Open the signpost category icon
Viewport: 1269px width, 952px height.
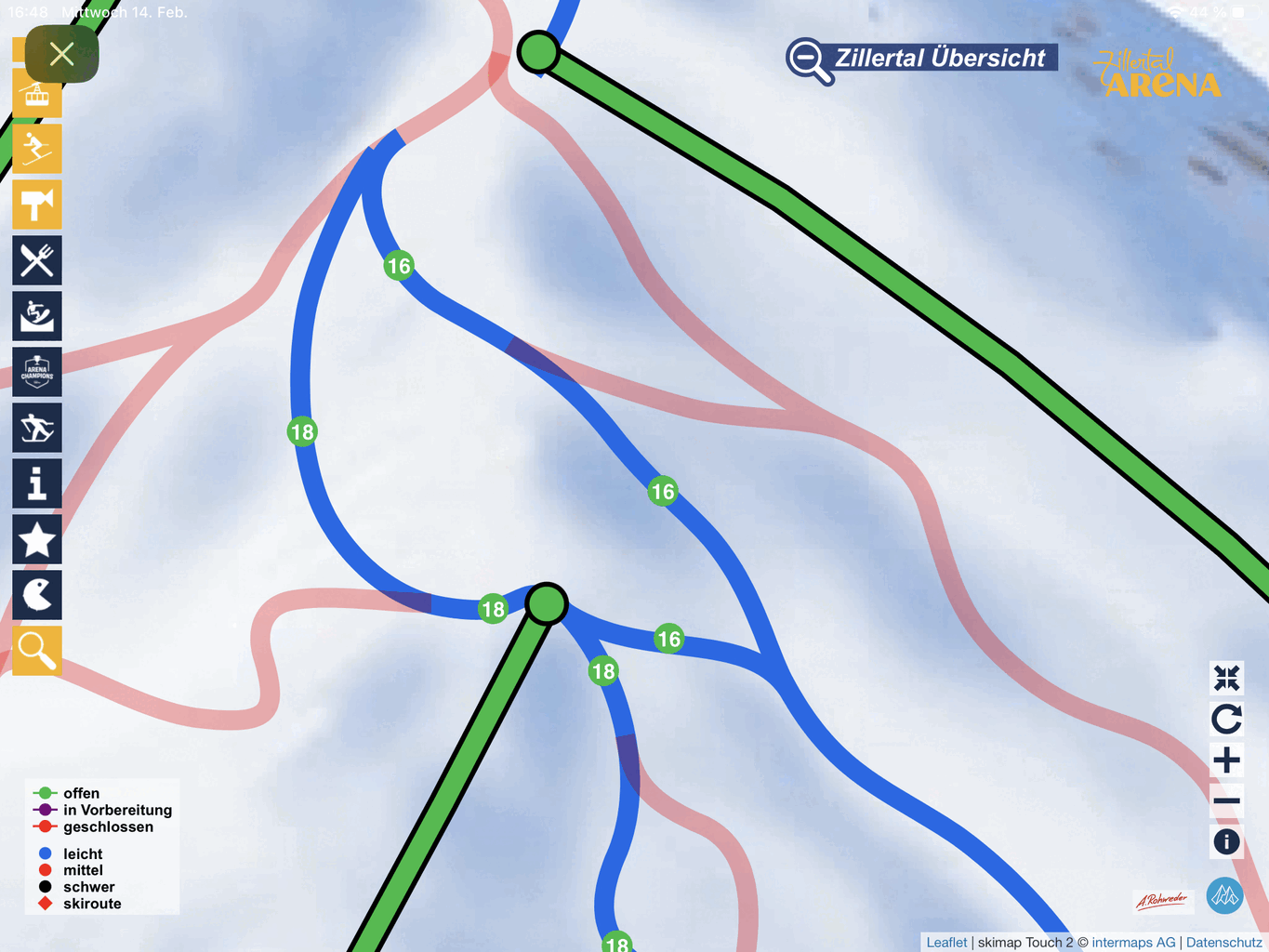(x=37, y=205)
